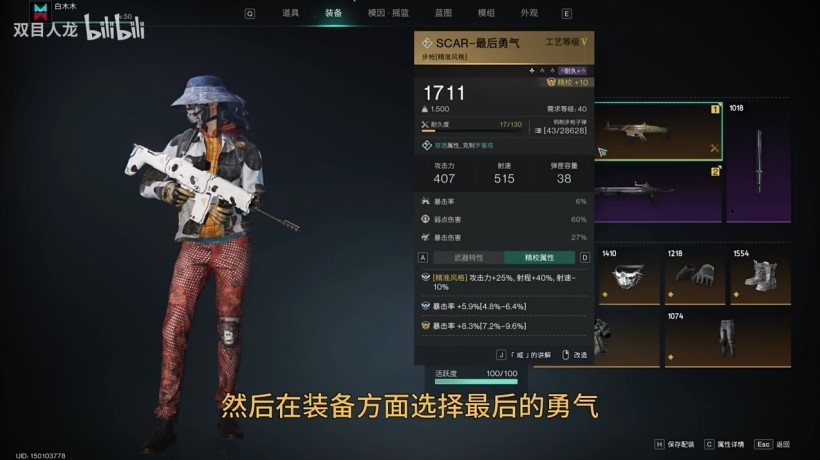Image resolution: width=820 pixels, height=460 pixels.
Task: Select the equipped SCAR rifle in weapon slot 1
Action: pos(657,131)
